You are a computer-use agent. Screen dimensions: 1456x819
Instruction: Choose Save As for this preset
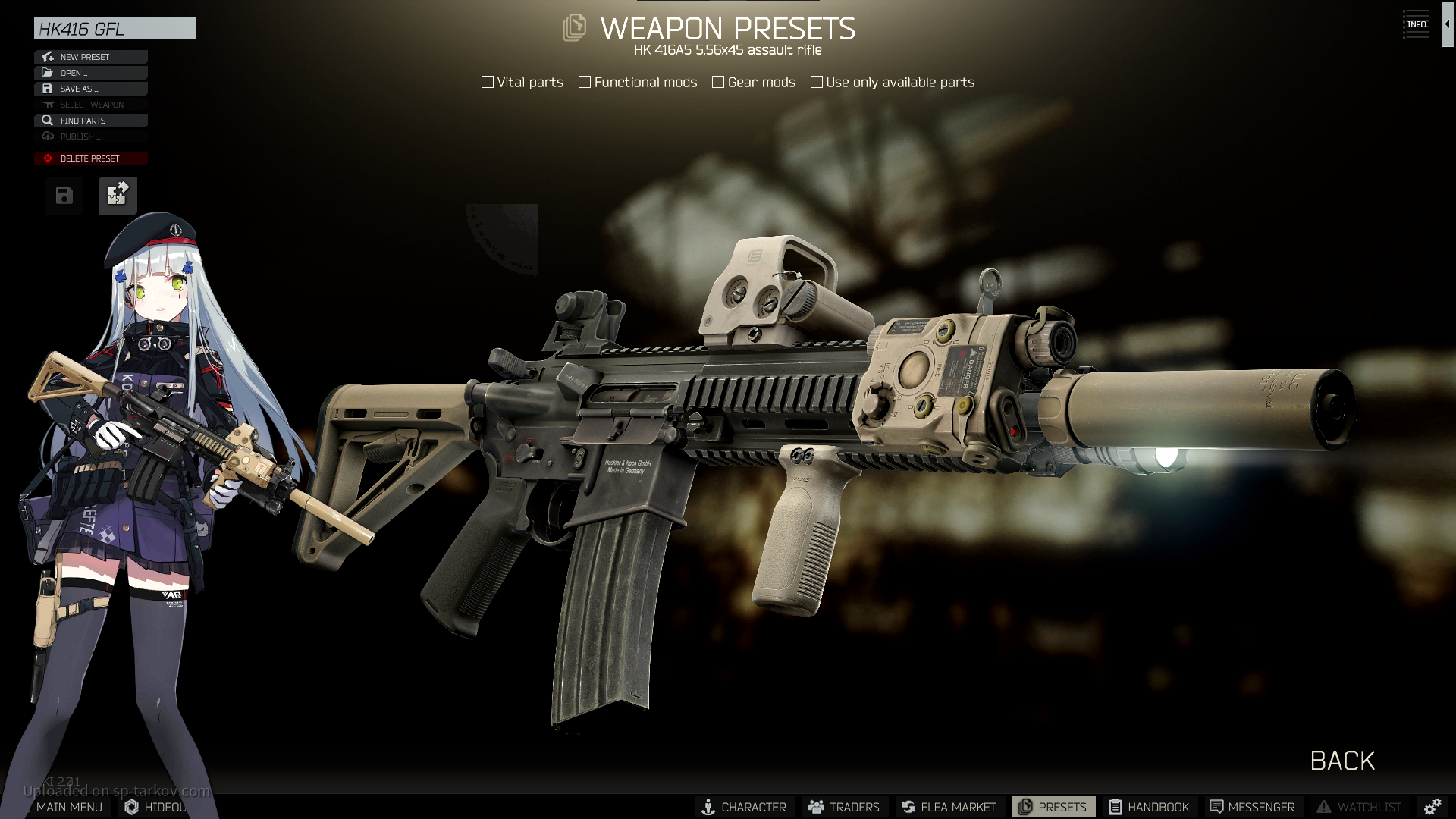(x=90, y=89)
